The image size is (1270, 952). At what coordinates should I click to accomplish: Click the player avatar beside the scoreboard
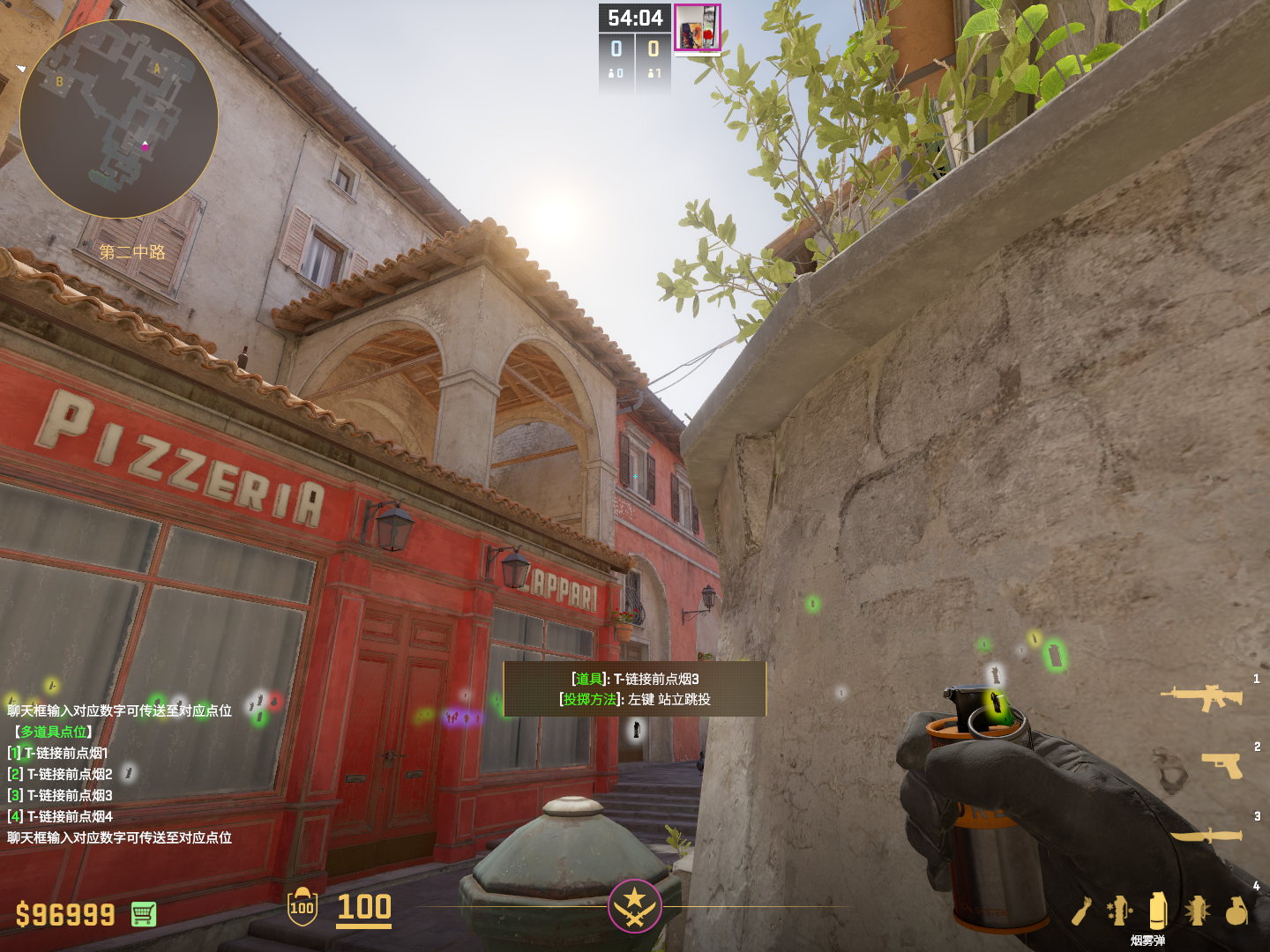(x=698, y=28)
